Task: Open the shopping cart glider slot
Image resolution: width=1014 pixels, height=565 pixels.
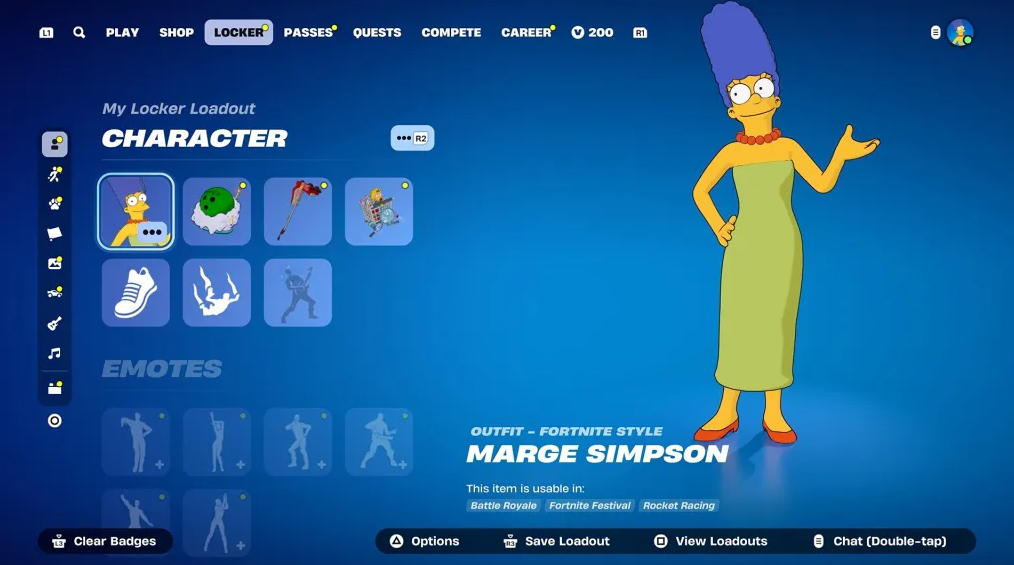Action: click(x=379, y=211)
